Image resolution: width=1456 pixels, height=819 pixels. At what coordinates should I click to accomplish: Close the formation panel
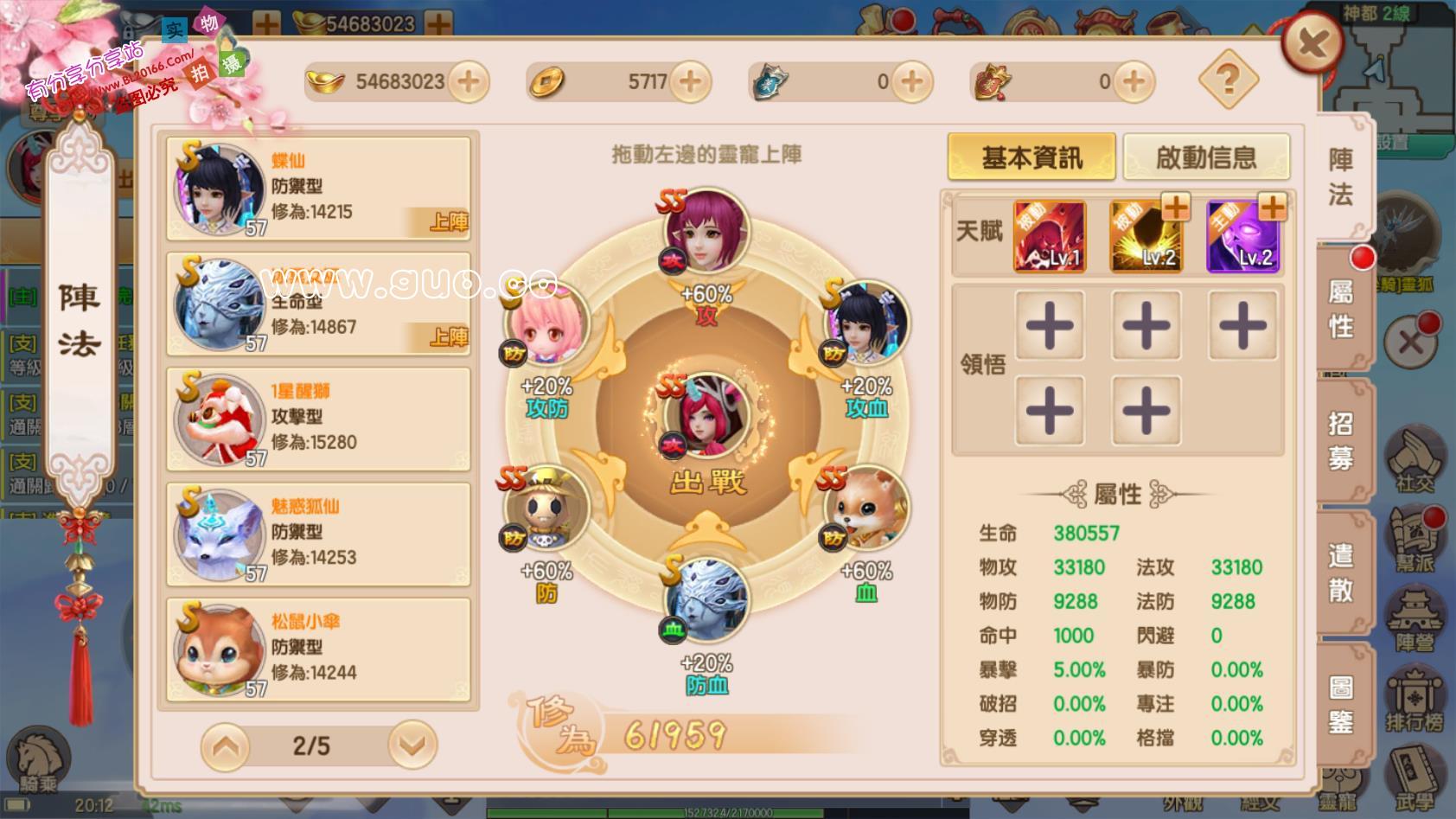pyautogui.click(x=1312, y=43)
